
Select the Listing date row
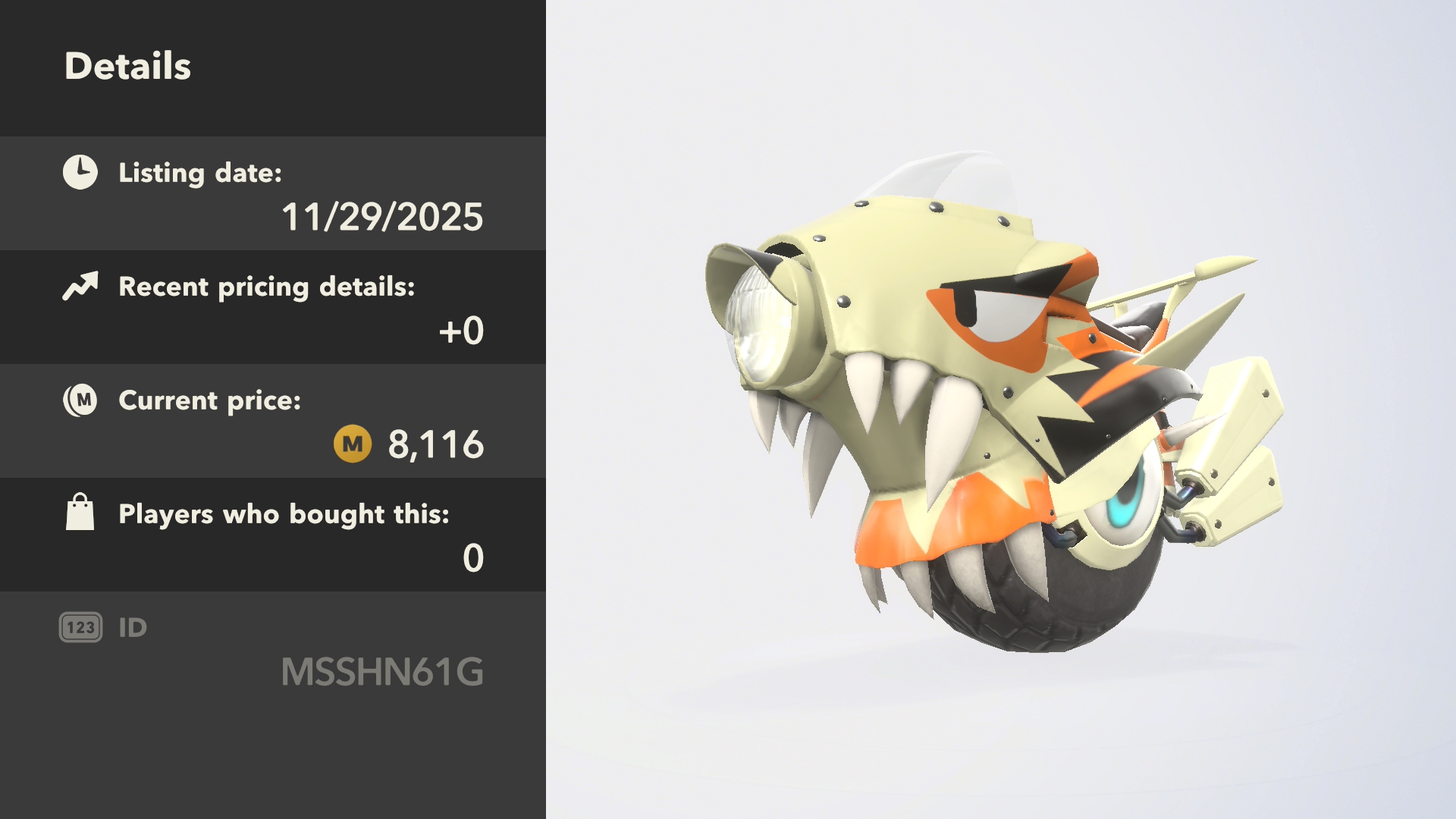pyautogui.click(x=273, y=194)
